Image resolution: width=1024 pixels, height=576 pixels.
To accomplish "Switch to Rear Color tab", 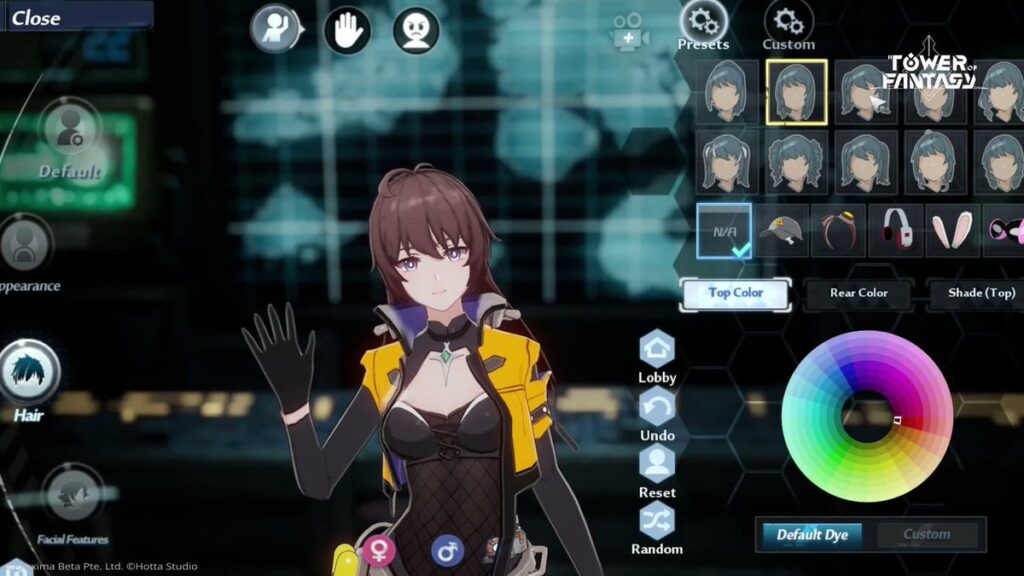I will [858, 293].
